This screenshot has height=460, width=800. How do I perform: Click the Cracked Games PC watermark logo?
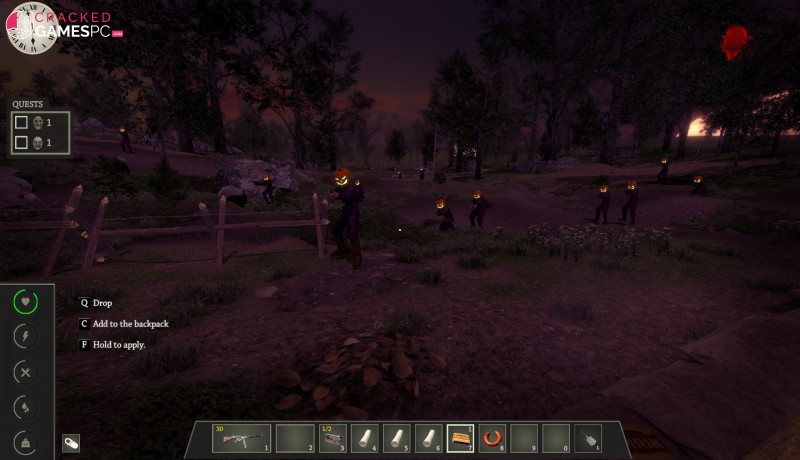point(67,27)
